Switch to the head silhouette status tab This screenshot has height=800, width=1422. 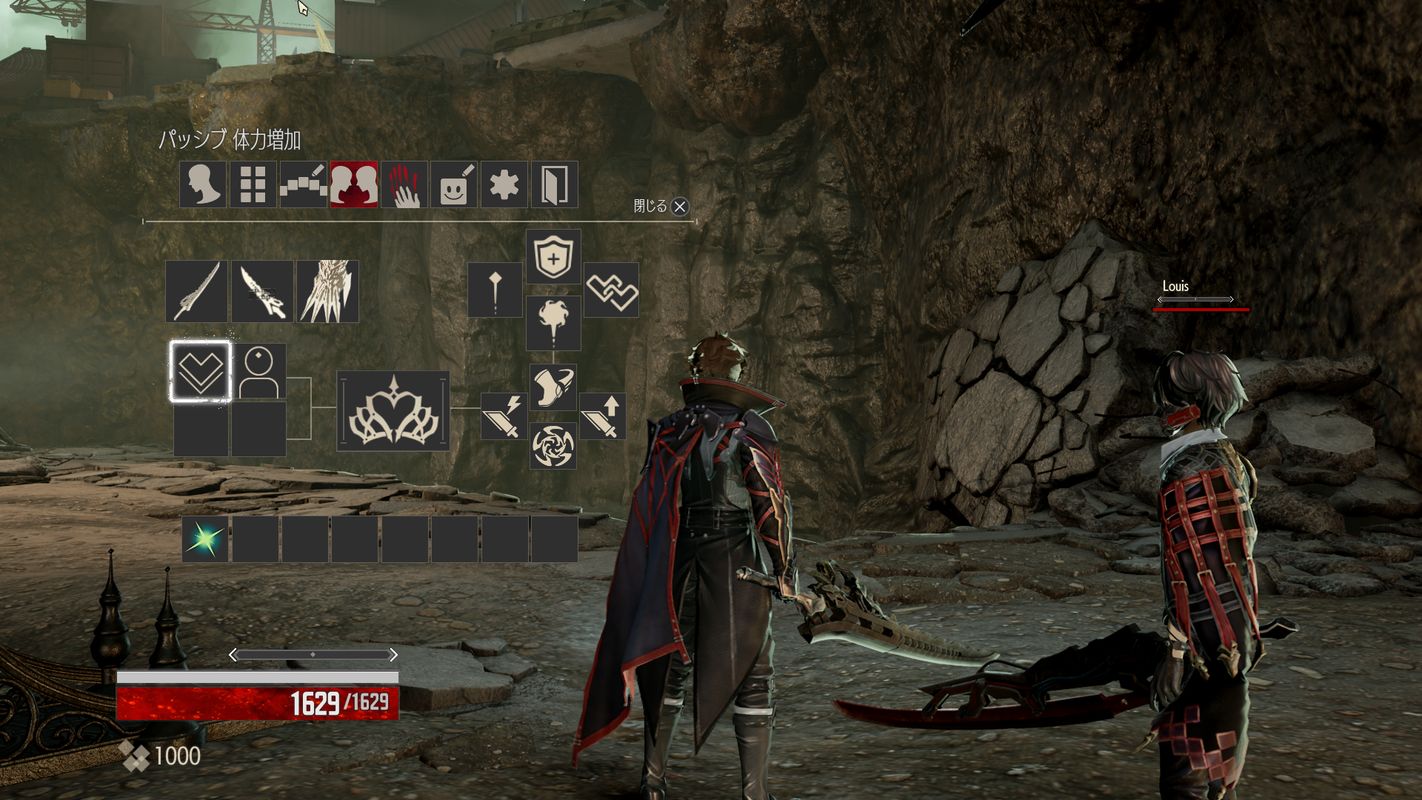200,184
